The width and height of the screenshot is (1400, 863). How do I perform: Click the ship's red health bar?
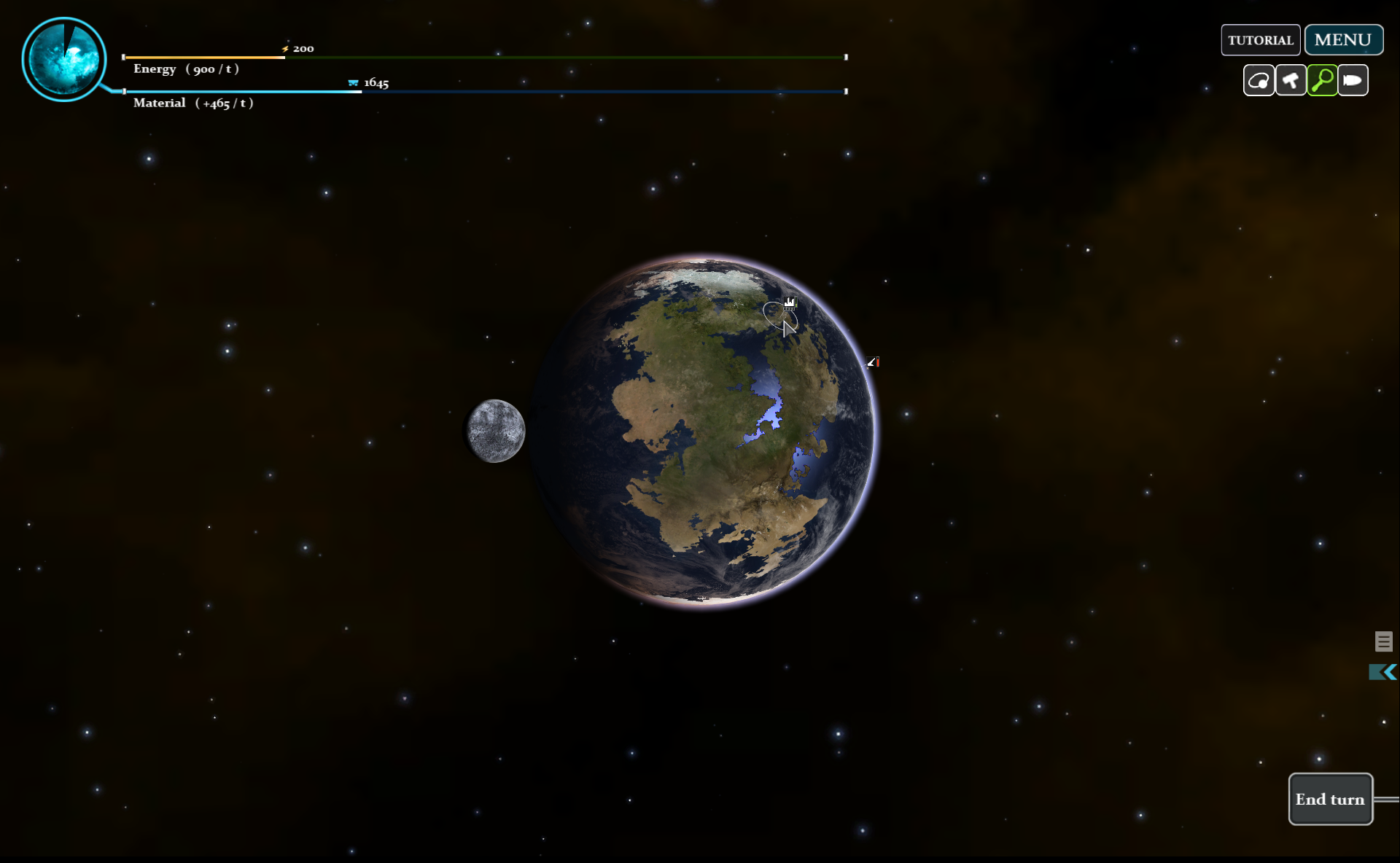click(878, 362)
